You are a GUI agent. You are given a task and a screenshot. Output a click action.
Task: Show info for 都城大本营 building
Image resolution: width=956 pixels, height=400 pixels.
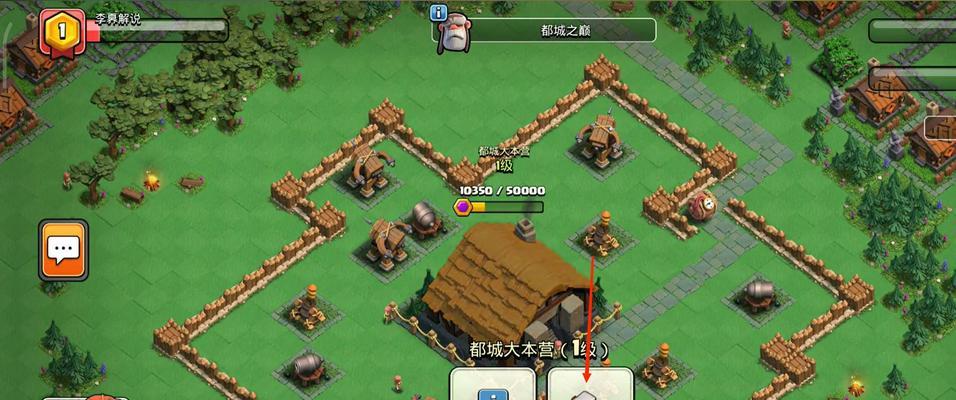tap(492, 386)
